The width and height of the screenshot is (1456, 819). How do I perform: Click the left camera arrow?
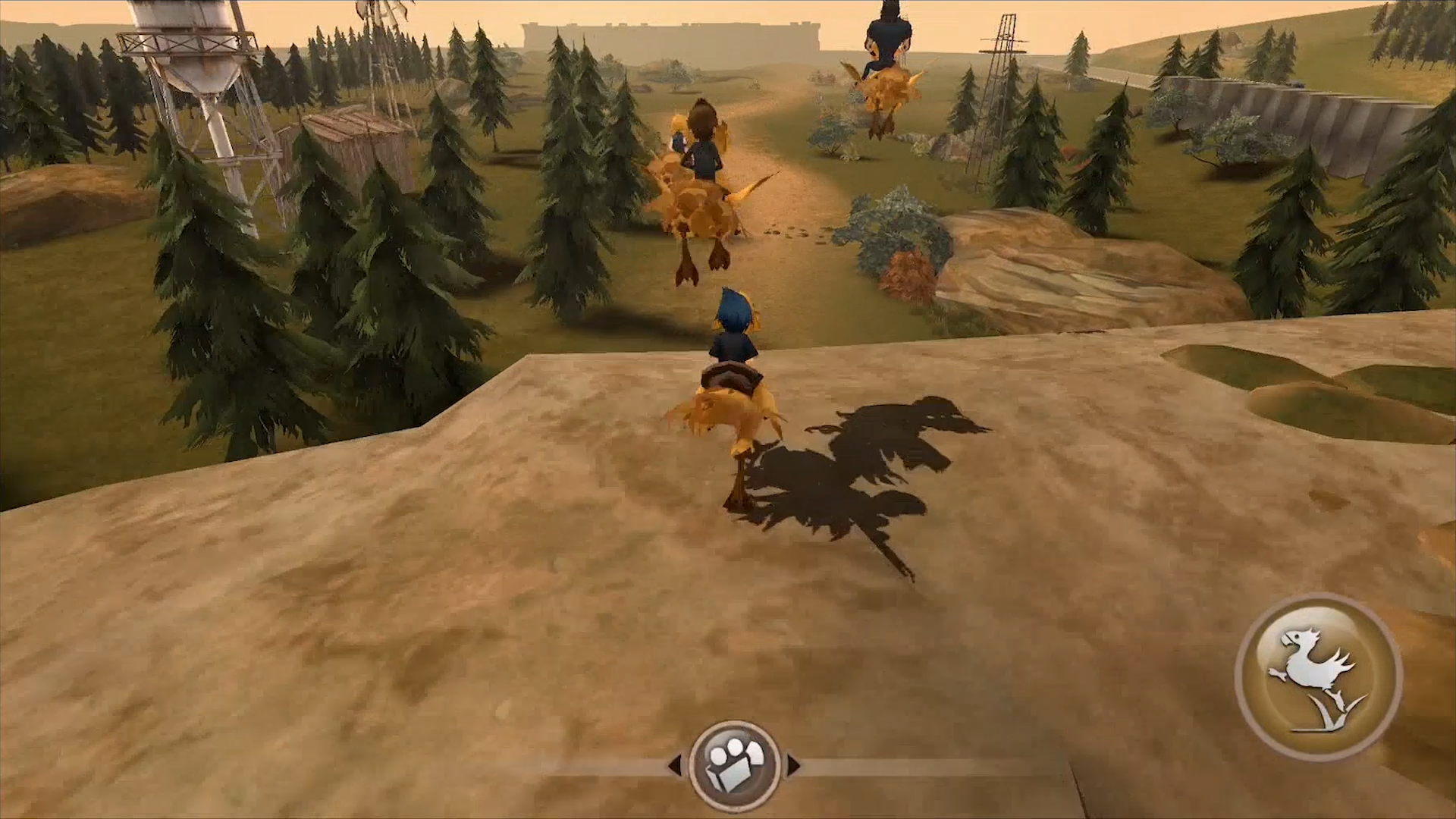pos(675,764)
